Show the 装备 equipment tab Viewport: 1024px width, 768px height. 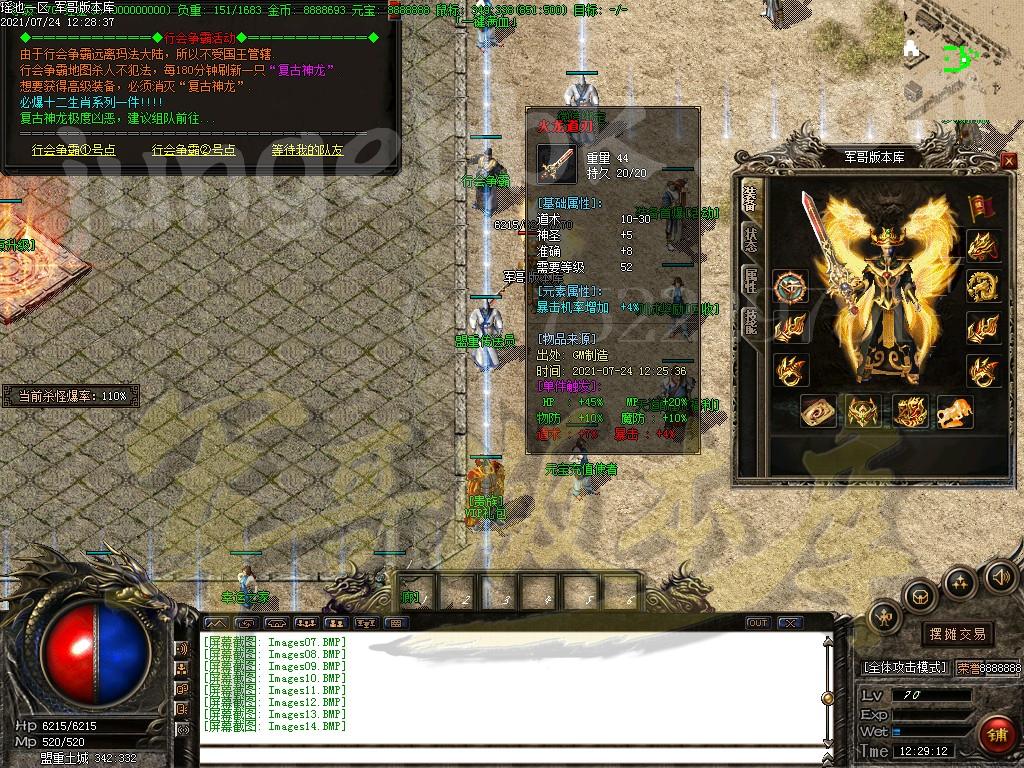pyautogui.click(x=750, y=196)
